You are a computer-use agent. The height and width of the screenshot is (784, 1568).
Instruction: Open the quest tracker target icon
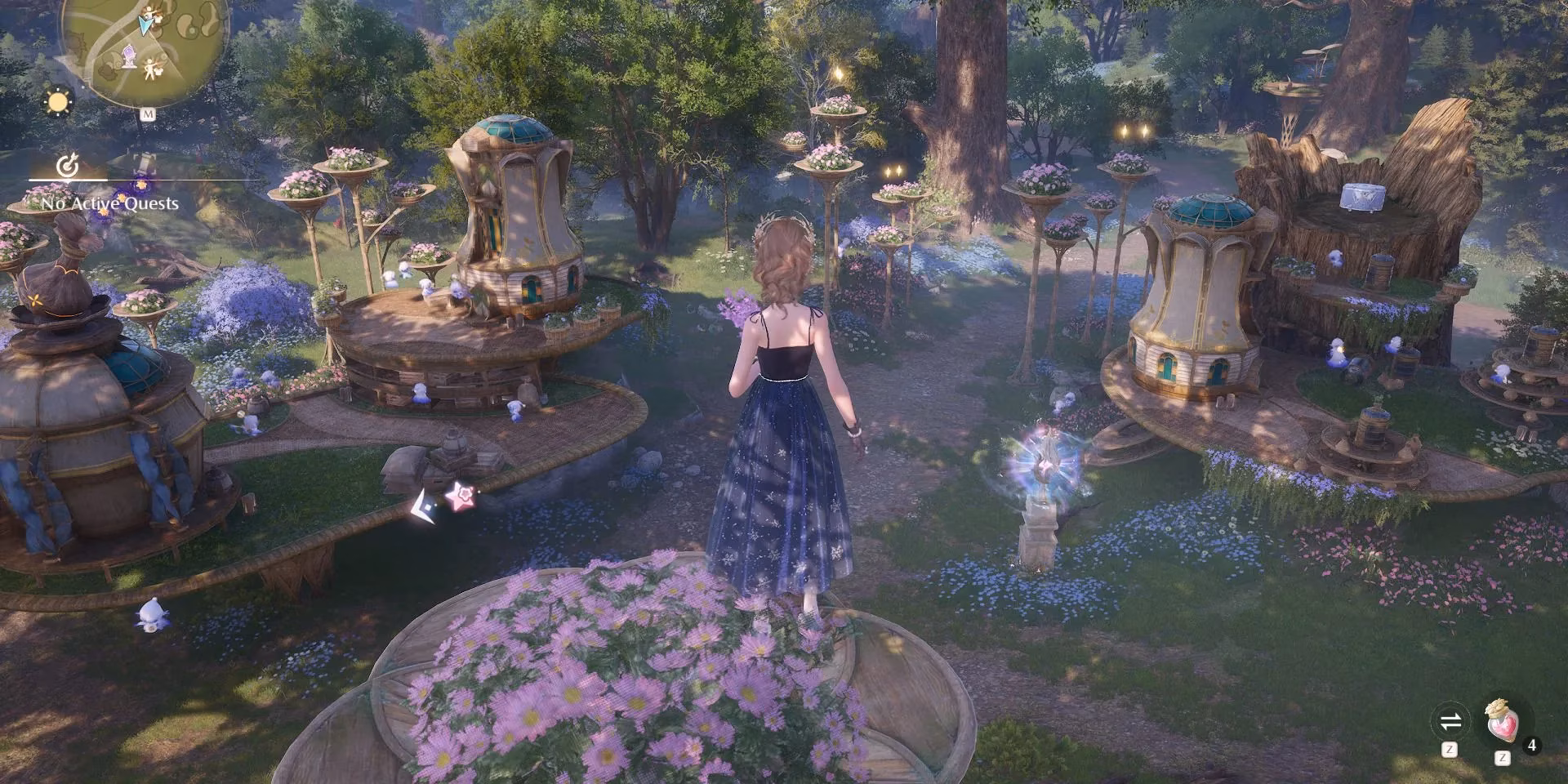point(67,167)
